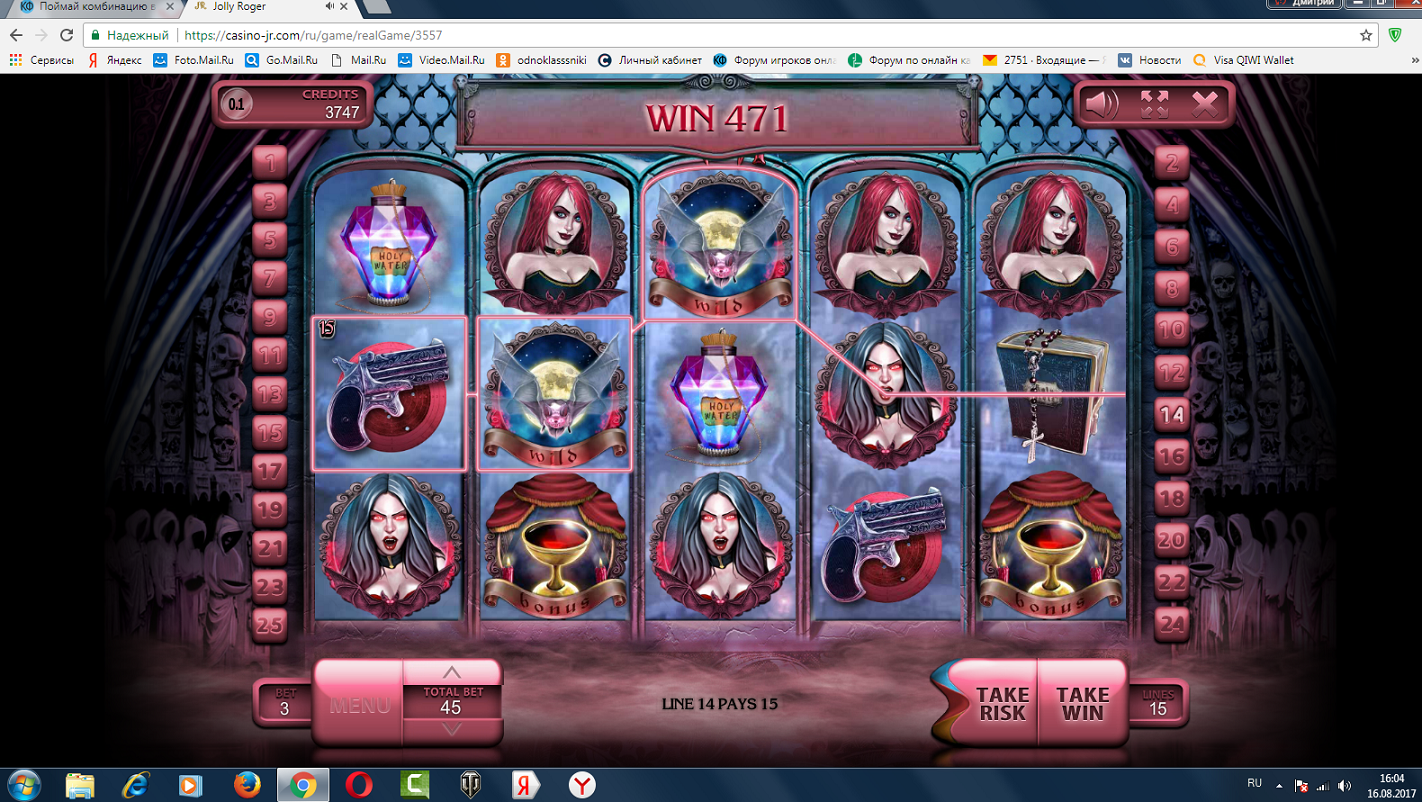Click the LINES 15 panel
1422x802 pixels.
[x=1157, y=703]
